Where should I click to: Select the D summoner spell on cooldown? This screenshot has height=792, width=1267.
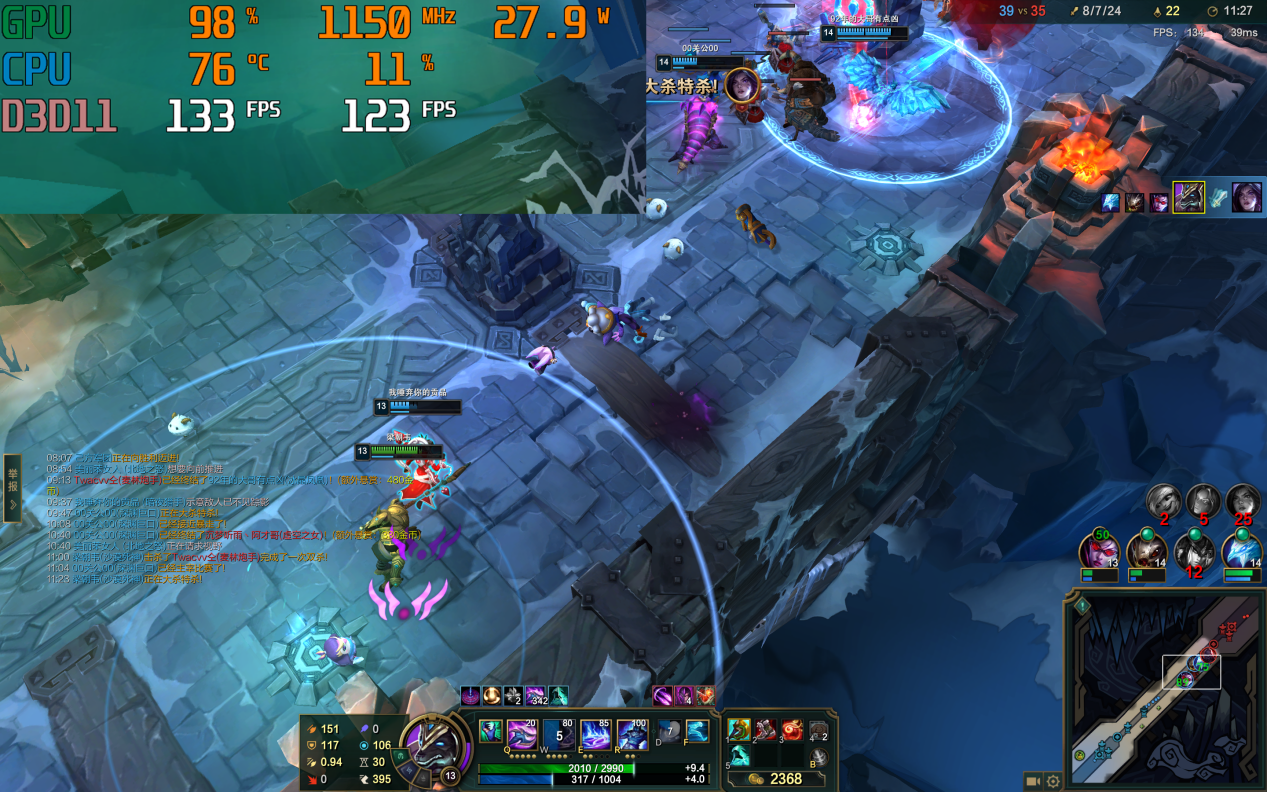click(x=668, y=732)
